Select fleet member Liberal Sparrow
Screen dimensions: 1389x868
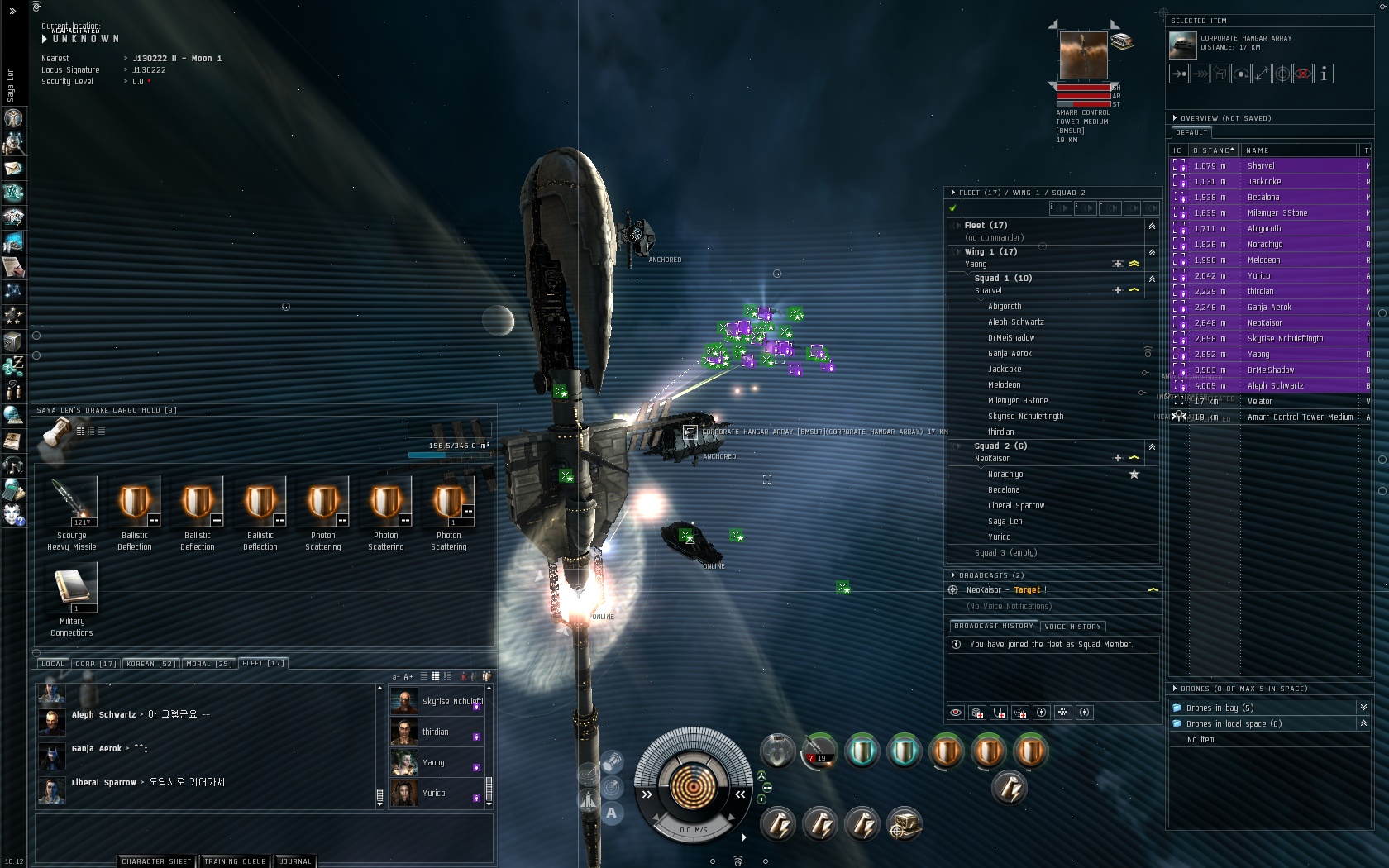[1016, 506]
